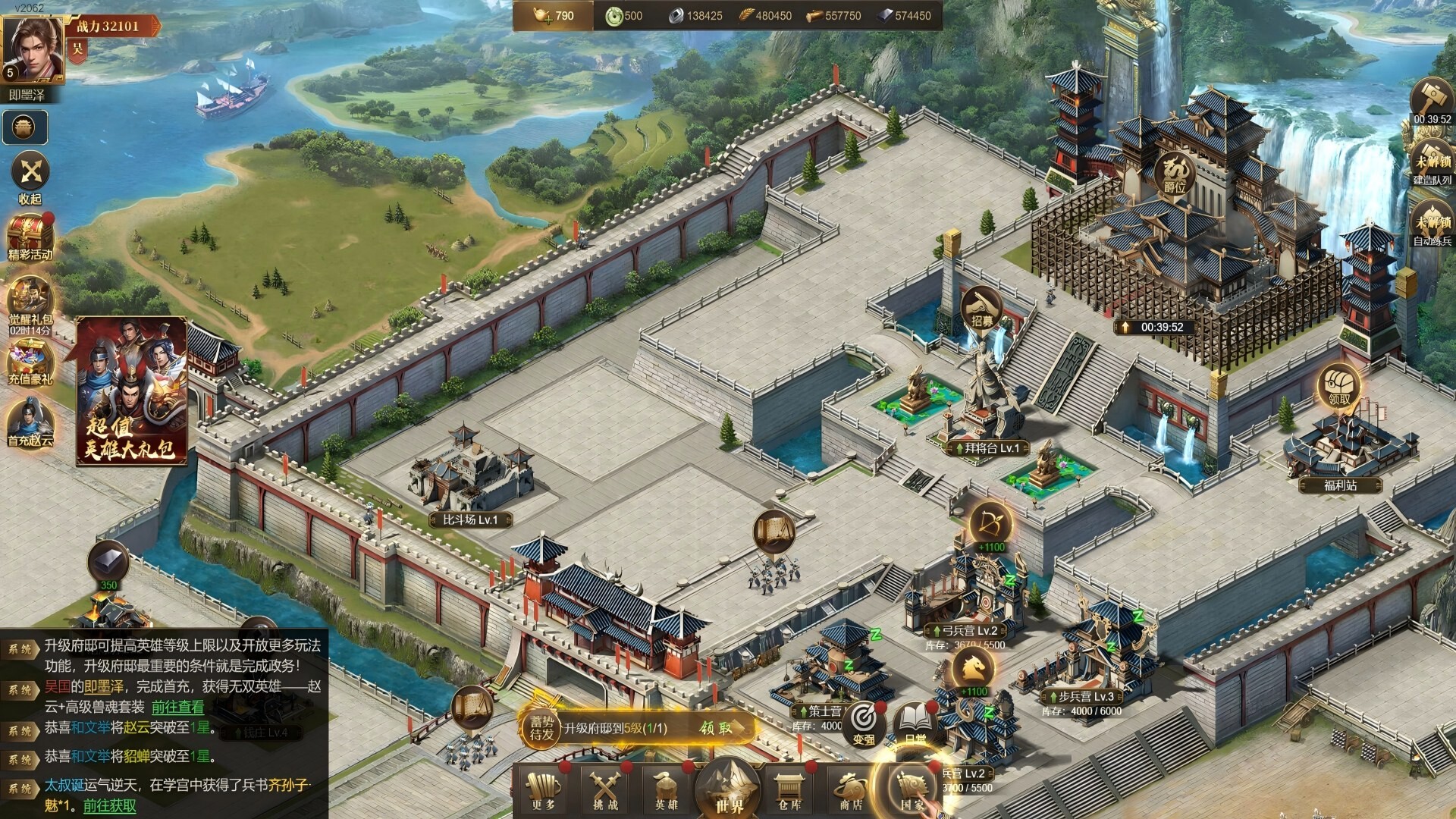This screenshot has width=1456, height=819.
Task: Collapse the side icons with 收起
Action: coord(30,177)
